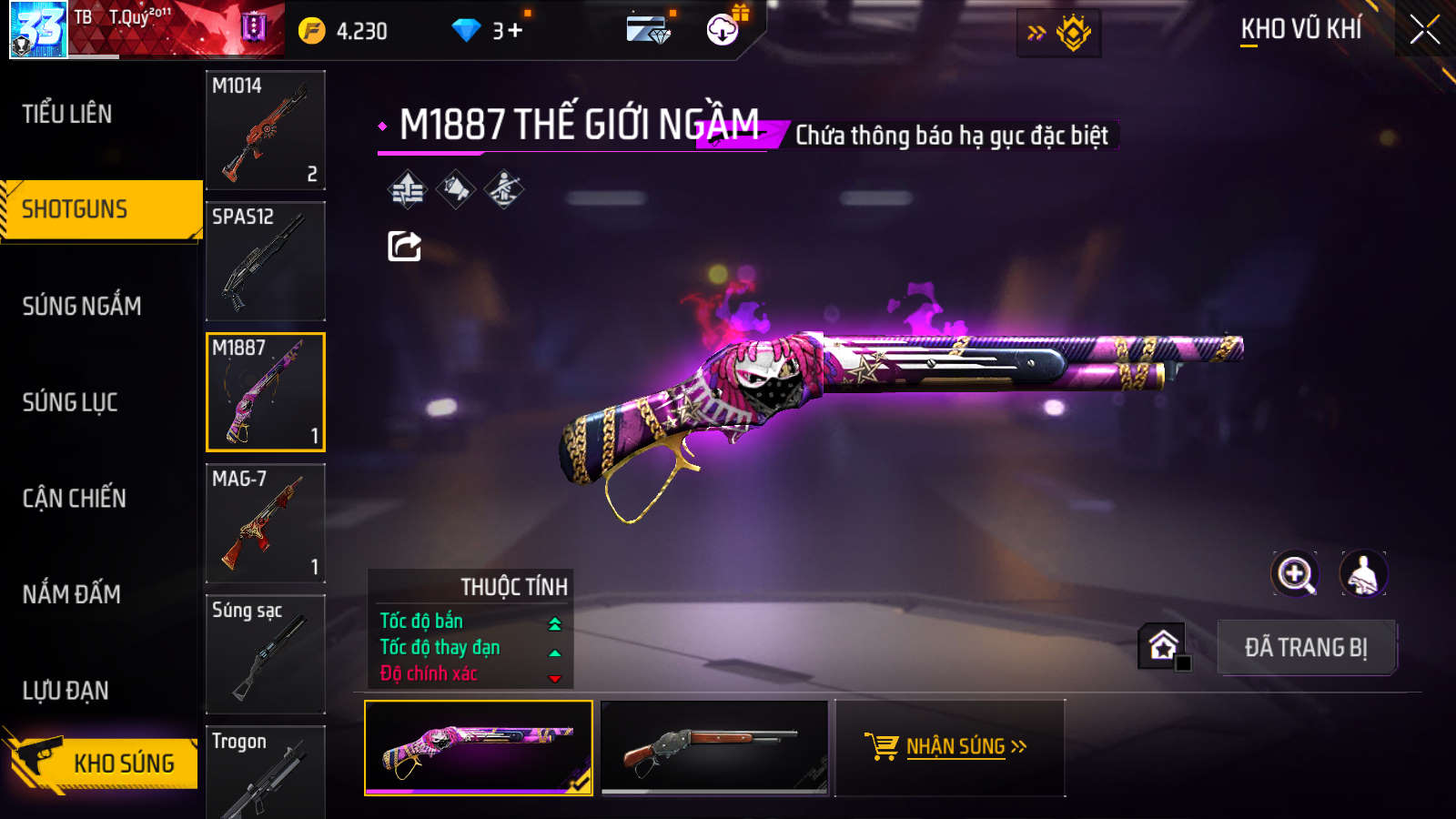Click the ĐÃ TRANG BỊ equipped button
This screenshot has width=1456, height=819.
tap(1306, 648)
